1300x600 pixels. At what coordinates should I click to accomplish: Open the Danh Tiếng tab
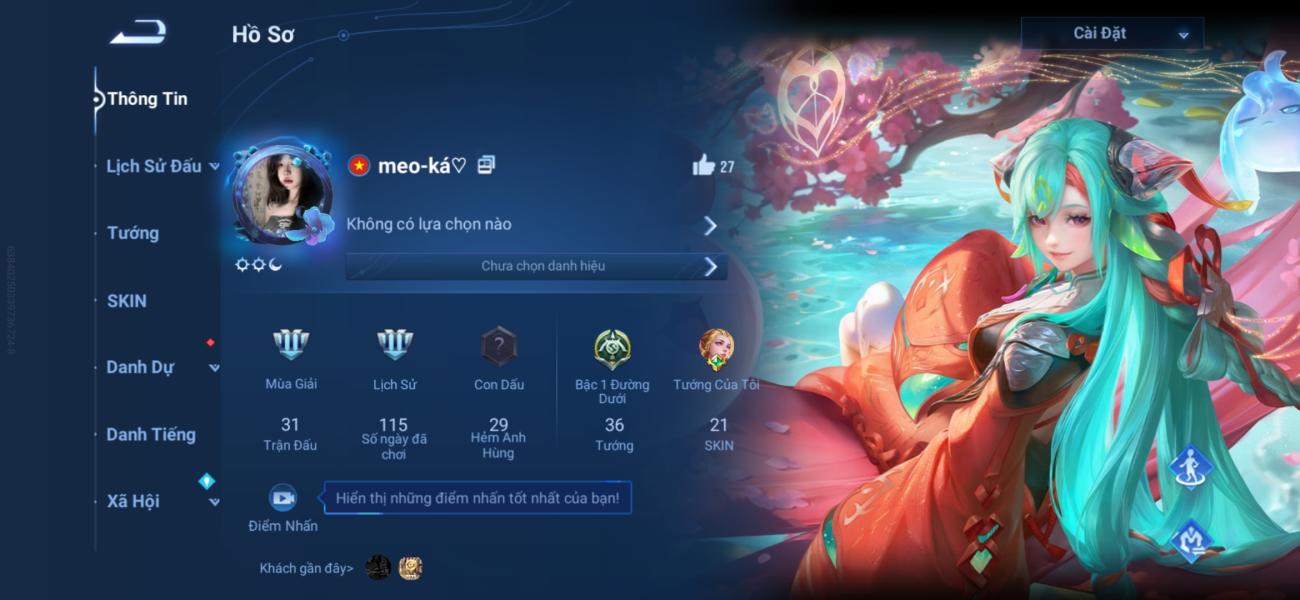(x=151, y=434)
